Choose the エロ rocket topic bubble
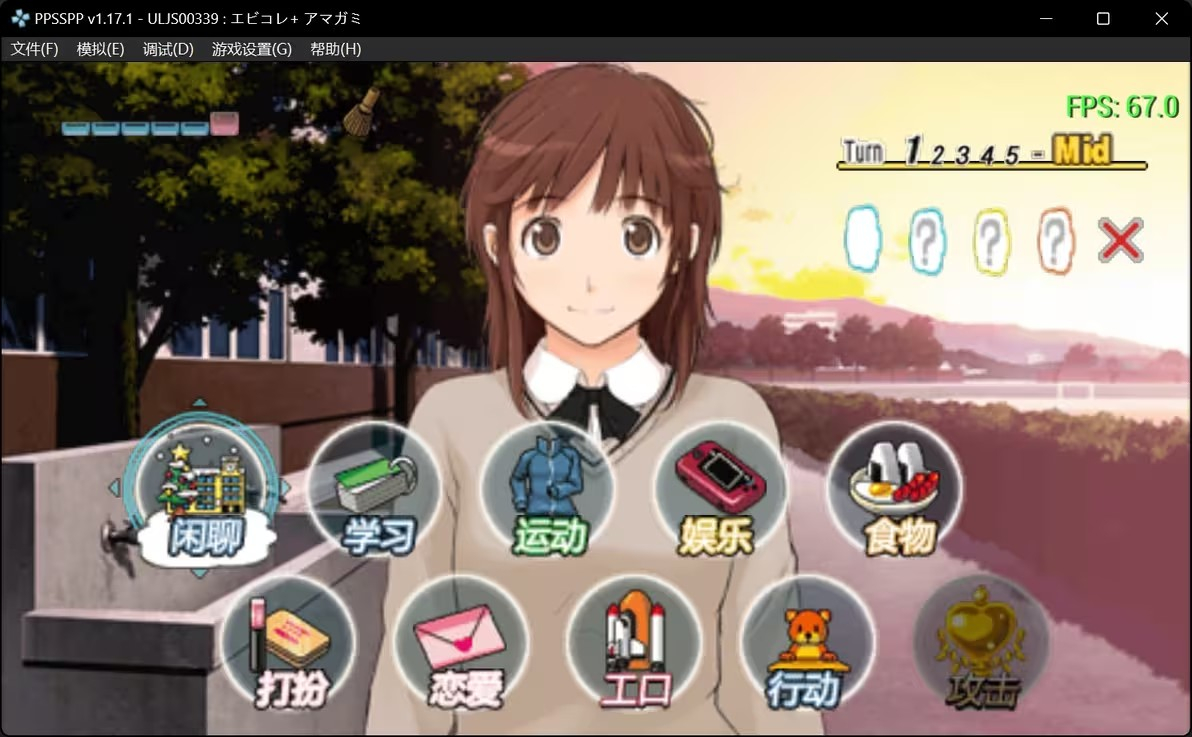Image resolution: width=1192 pixels, height=737 pixels. click(634, 642)
